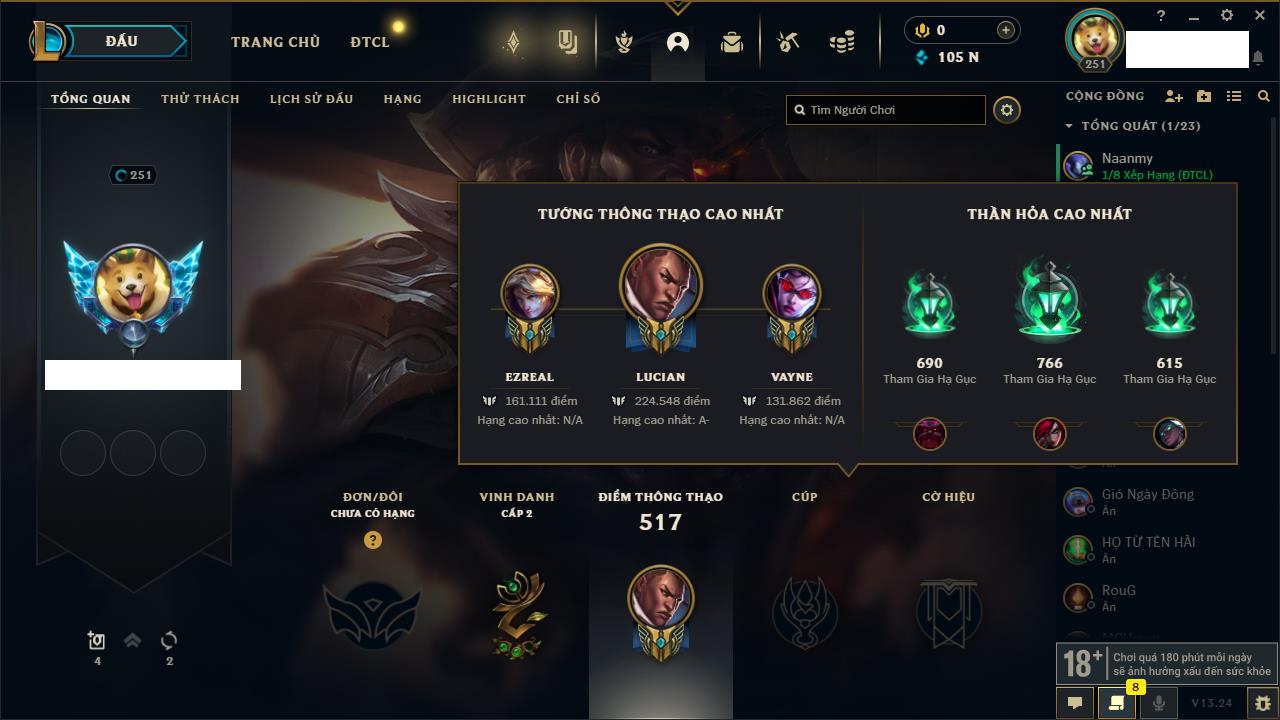Close the client window
This screenshot has width=1280, height=720.
point(1259,15)
